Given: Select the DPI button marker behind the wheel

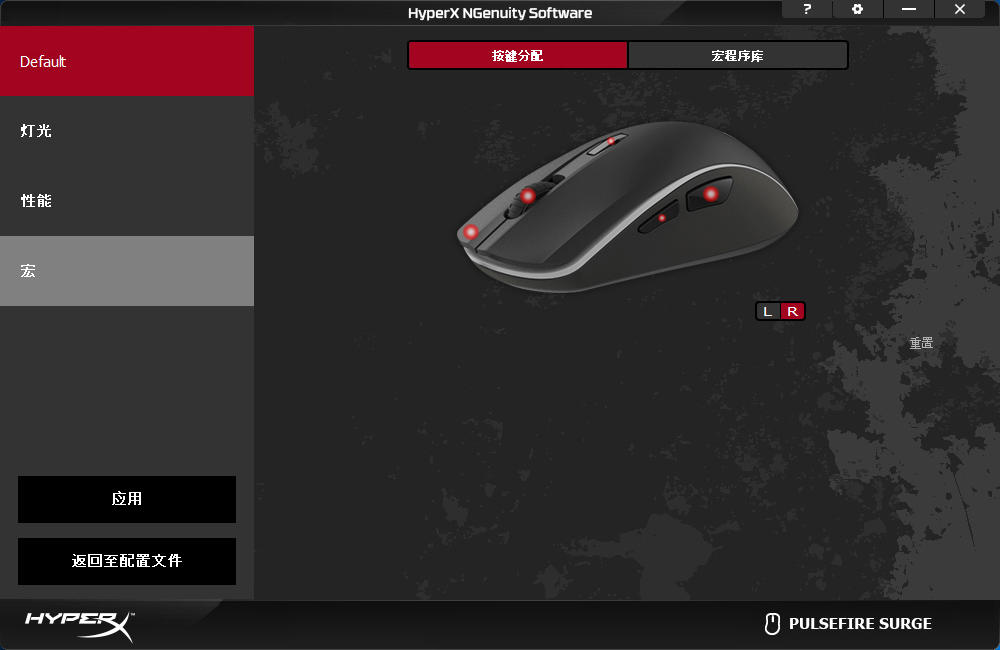Looking at the screenshot, I should [611, 141].
